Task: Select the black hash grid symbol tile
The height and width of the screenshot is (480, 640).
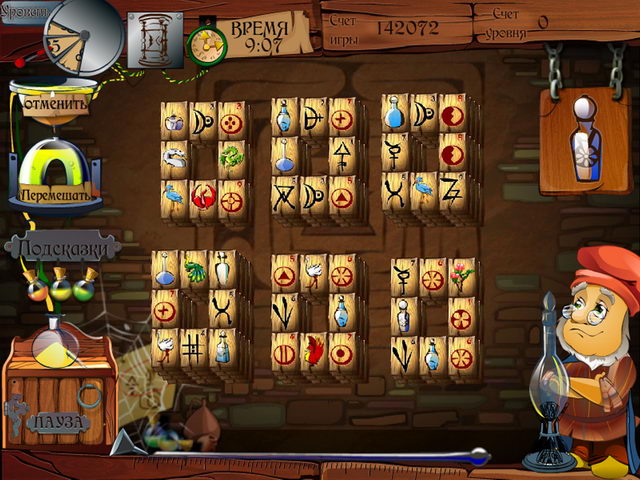Action: tap(193, 347)
